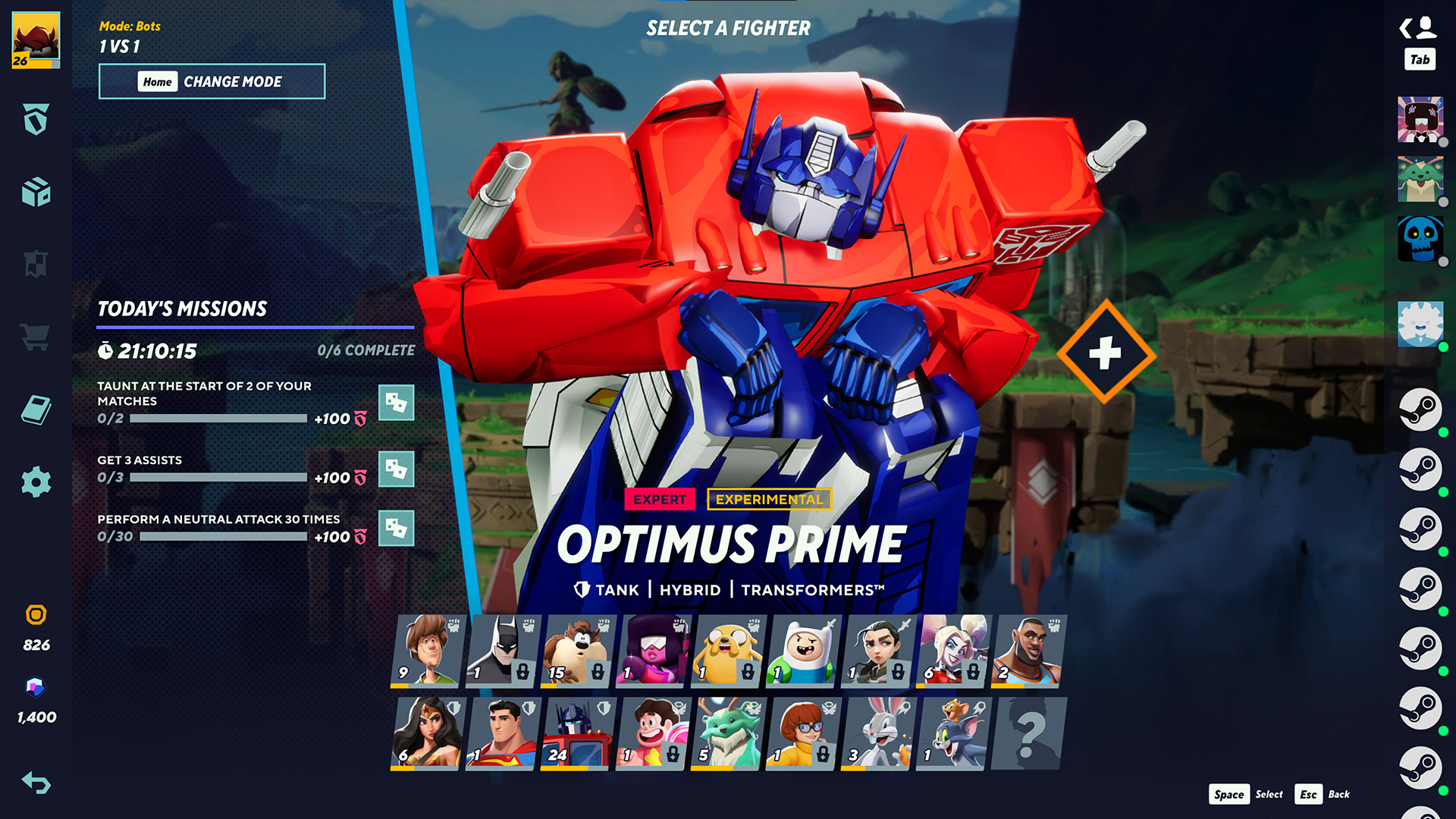The width and height of the screenshot is (1456, 819).
Task: Click the orange plus diamond to expand teammate slot
Action: coord(1105,353)
